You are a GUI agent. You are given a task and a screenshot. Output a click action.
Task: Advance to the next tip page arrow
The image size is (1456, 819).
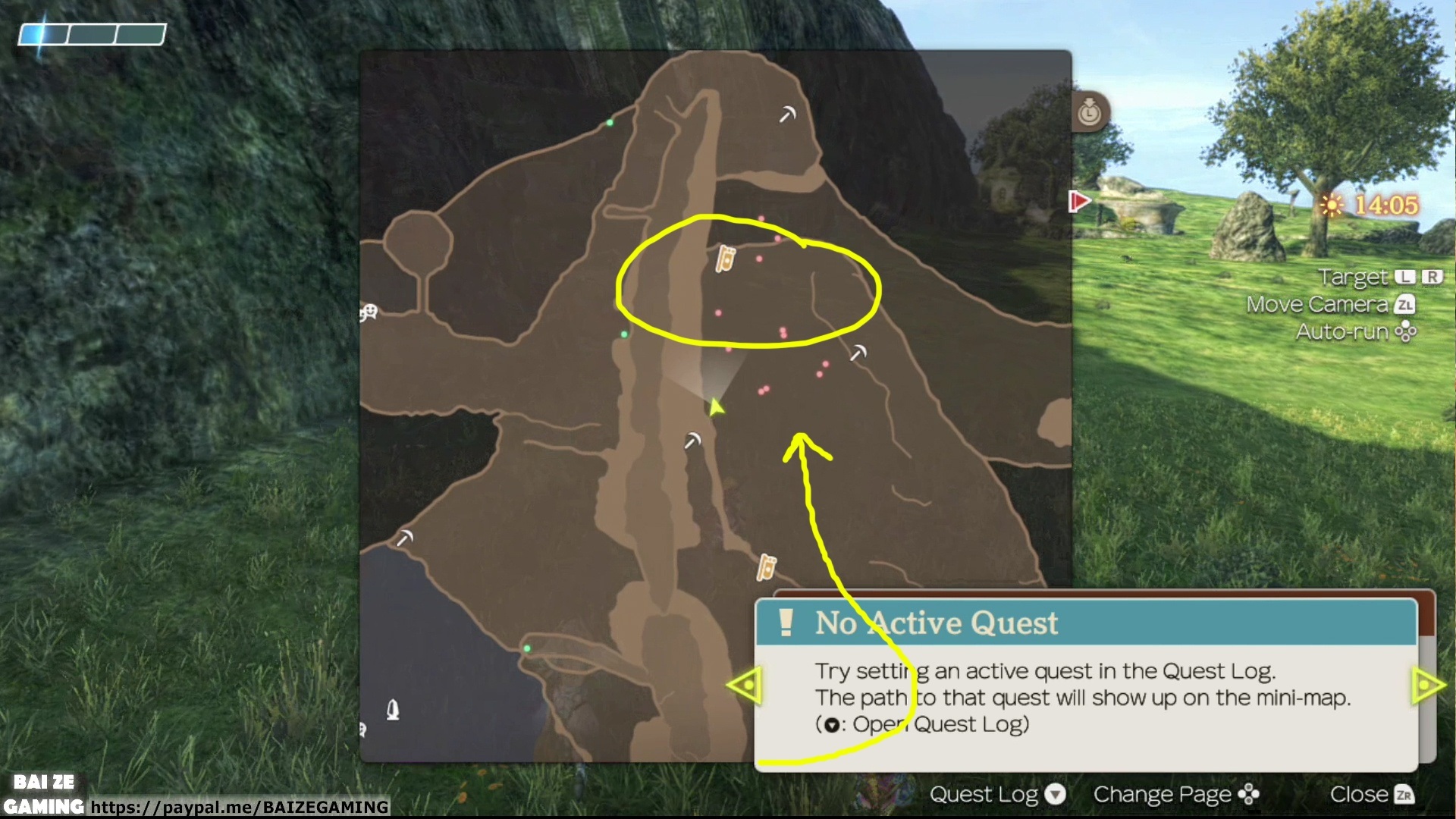tap(1428, 686)
